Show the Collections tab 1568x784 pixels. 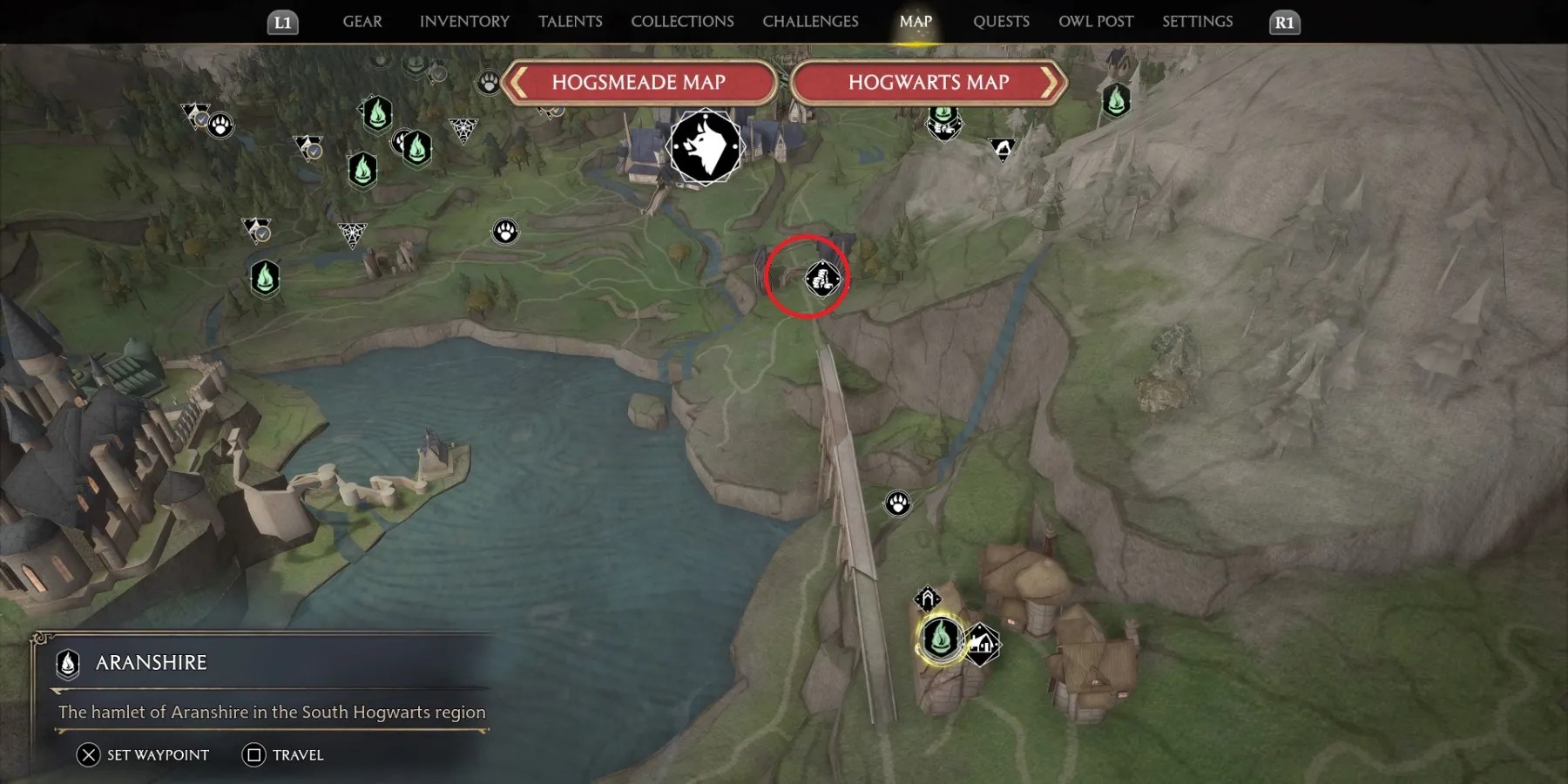[x=682, y=22]
